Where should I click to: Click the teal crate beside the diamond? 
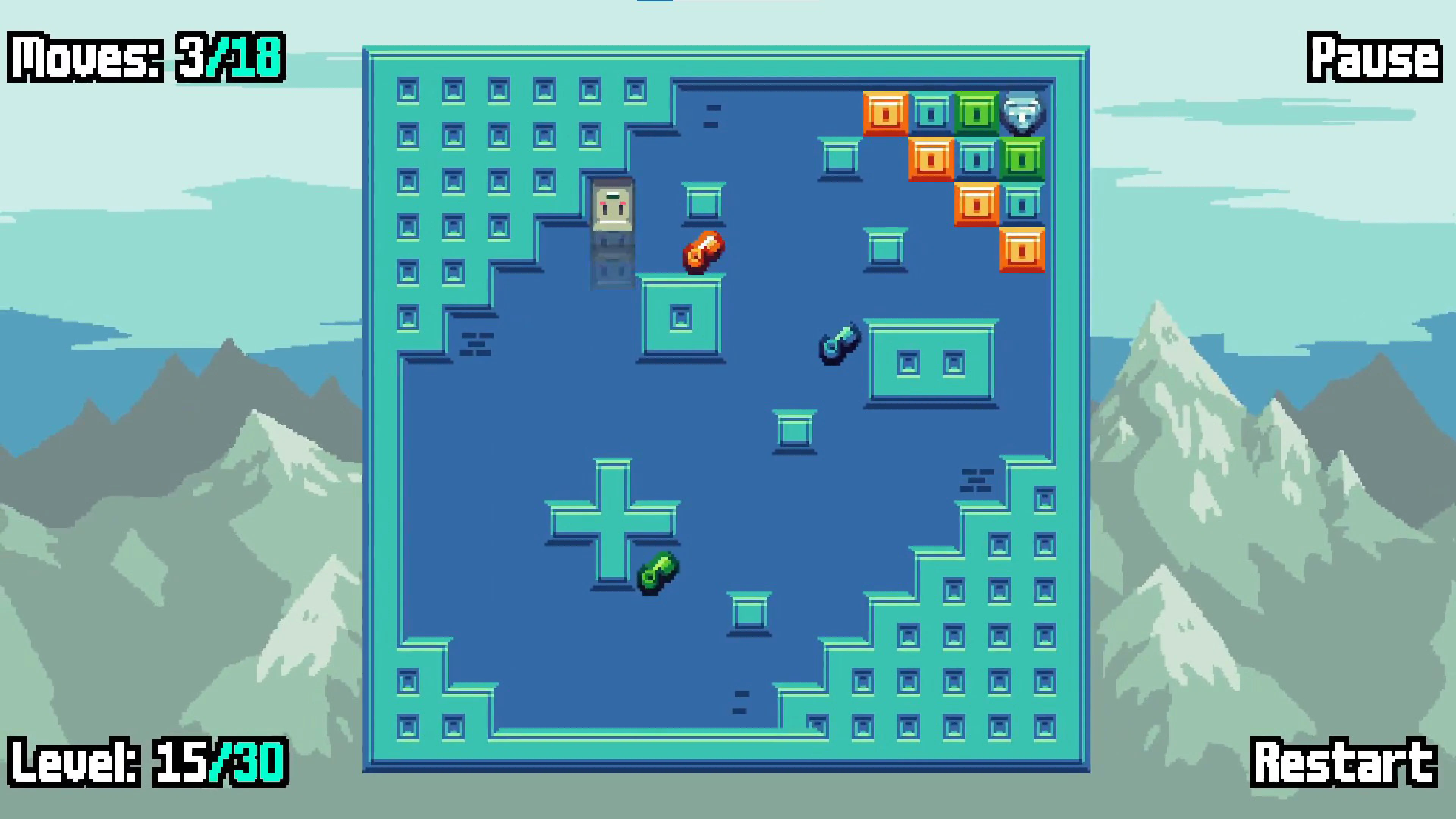(x=931, y=113)
